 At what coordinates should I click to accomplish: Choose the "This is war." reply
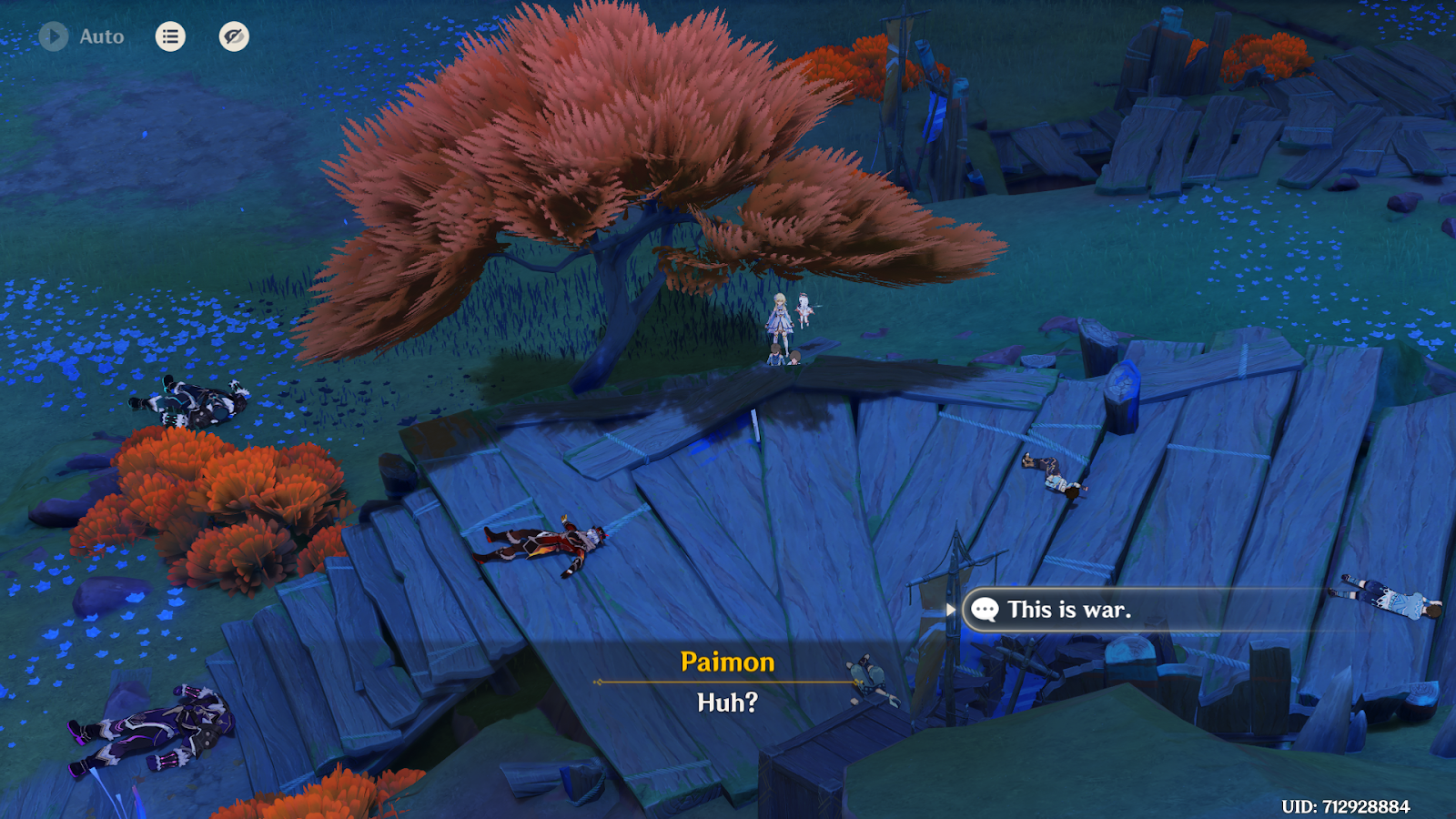pyautogui.click(x=1069, y=610)
